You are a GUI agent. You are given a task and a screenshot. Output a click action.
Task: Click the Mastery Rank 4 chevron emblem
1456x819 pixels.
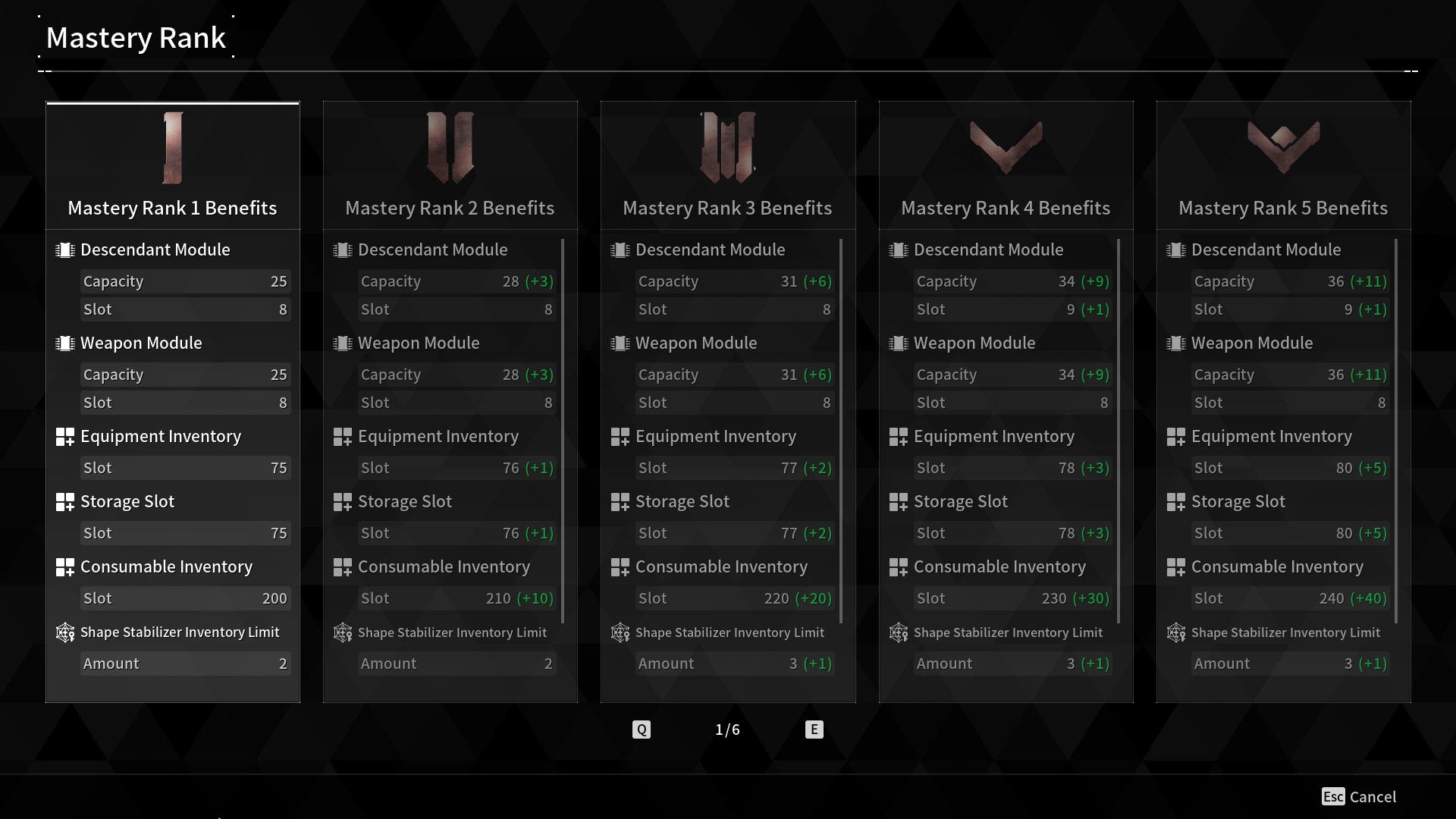click(x=1006, y=144)
